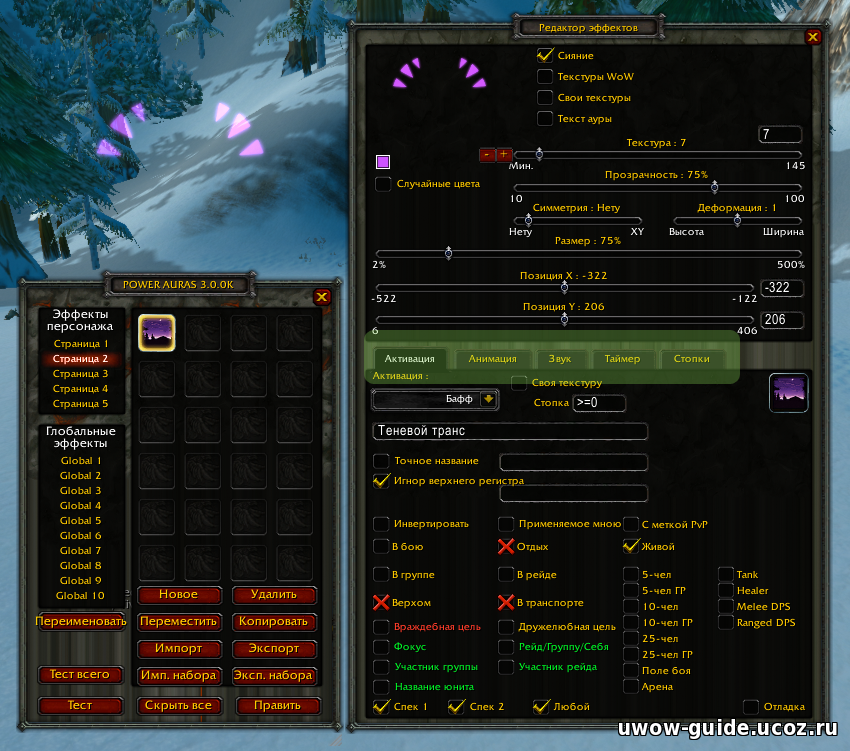Switch to the Анимация tab
The height and width of the screenshot is (751, 850).
(x=492, y=358)
